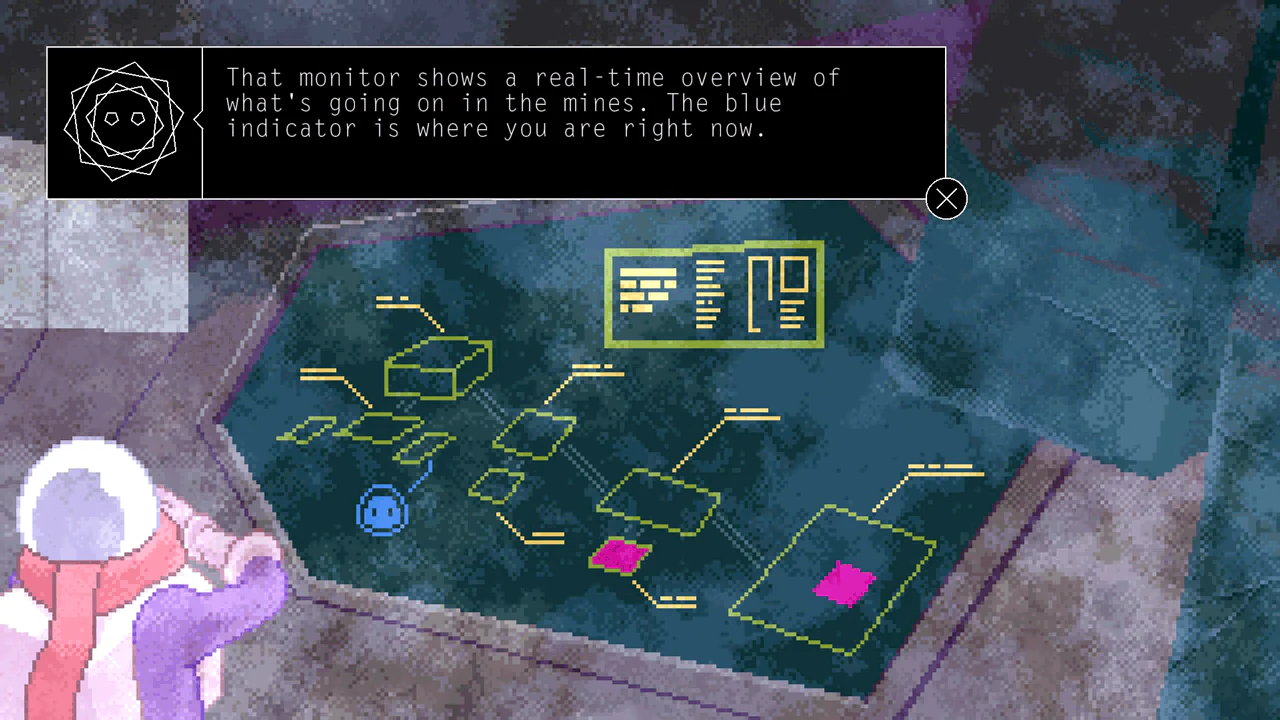Screen dimensions: 1280x720
Task: Click the yellow label above the top-left room
Action: [397, 301]
